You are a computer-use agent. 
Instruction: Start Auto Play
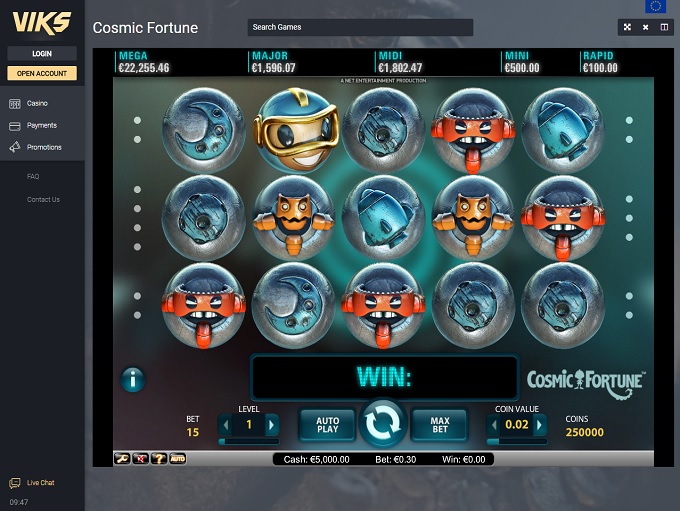(328, 425)
